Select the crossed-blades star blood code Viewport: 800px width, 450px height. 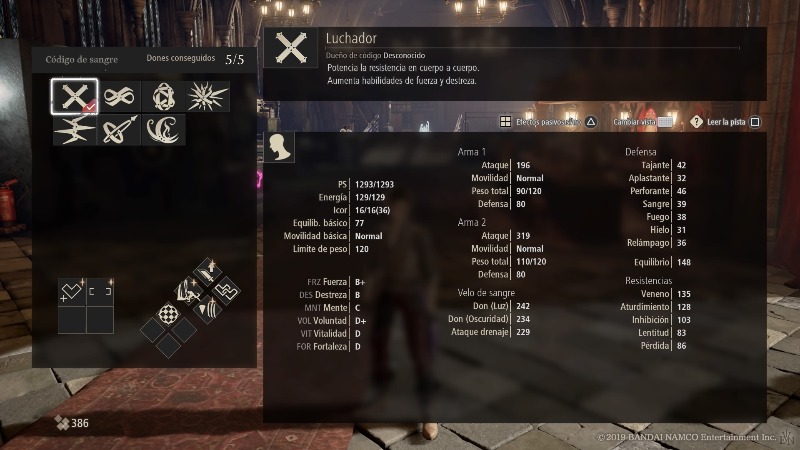click(75, 131)
